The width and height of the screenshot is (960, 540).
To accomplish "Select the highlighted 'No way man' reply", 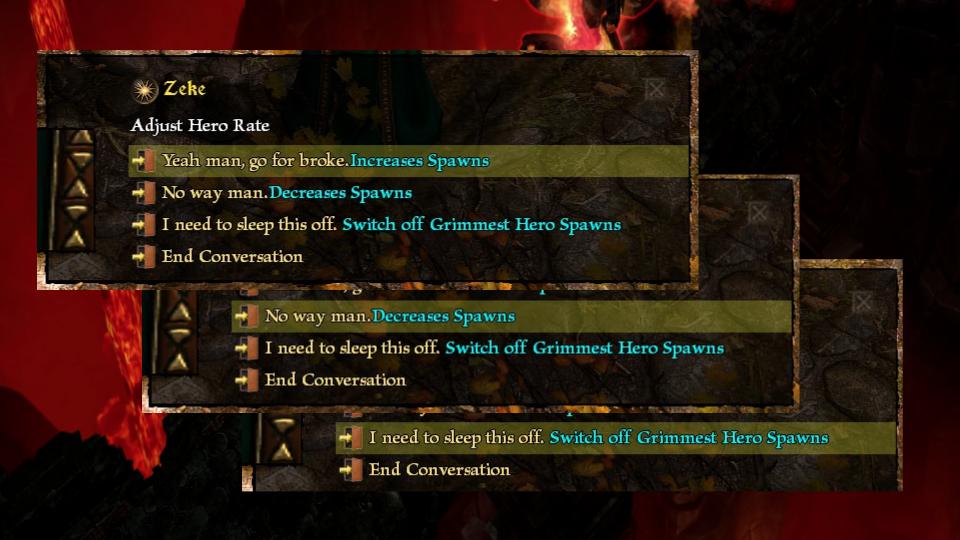I will coord(389,317).
